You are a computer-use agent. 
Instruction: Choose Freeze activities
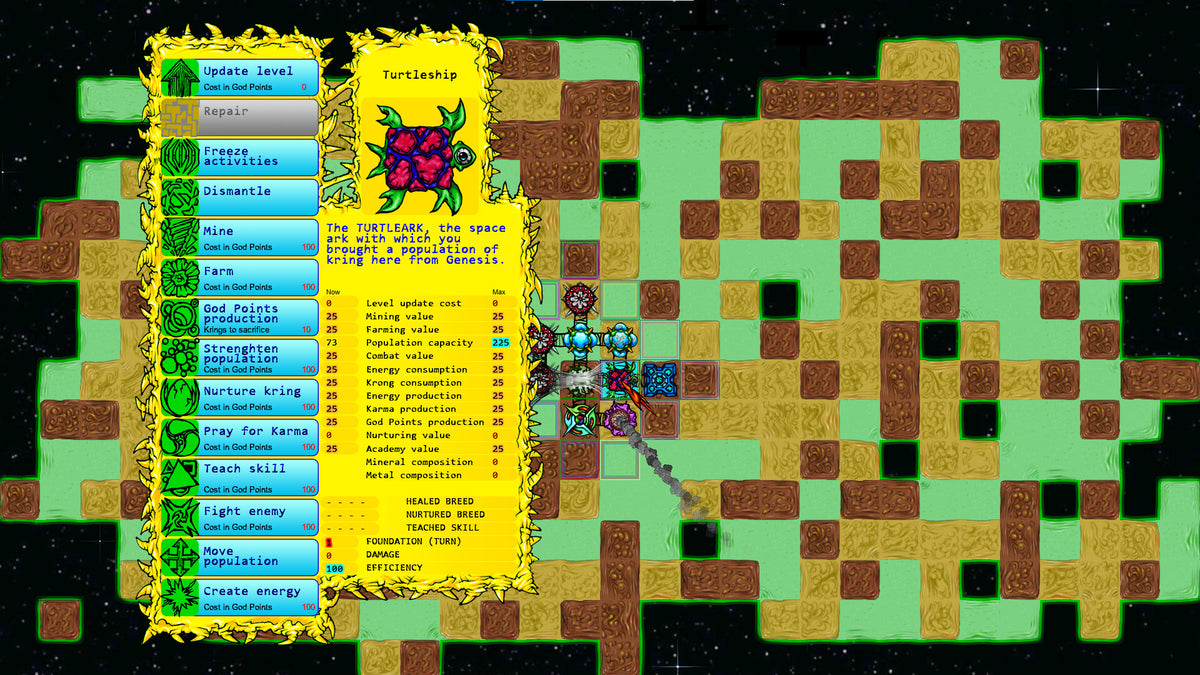[240, 157]
